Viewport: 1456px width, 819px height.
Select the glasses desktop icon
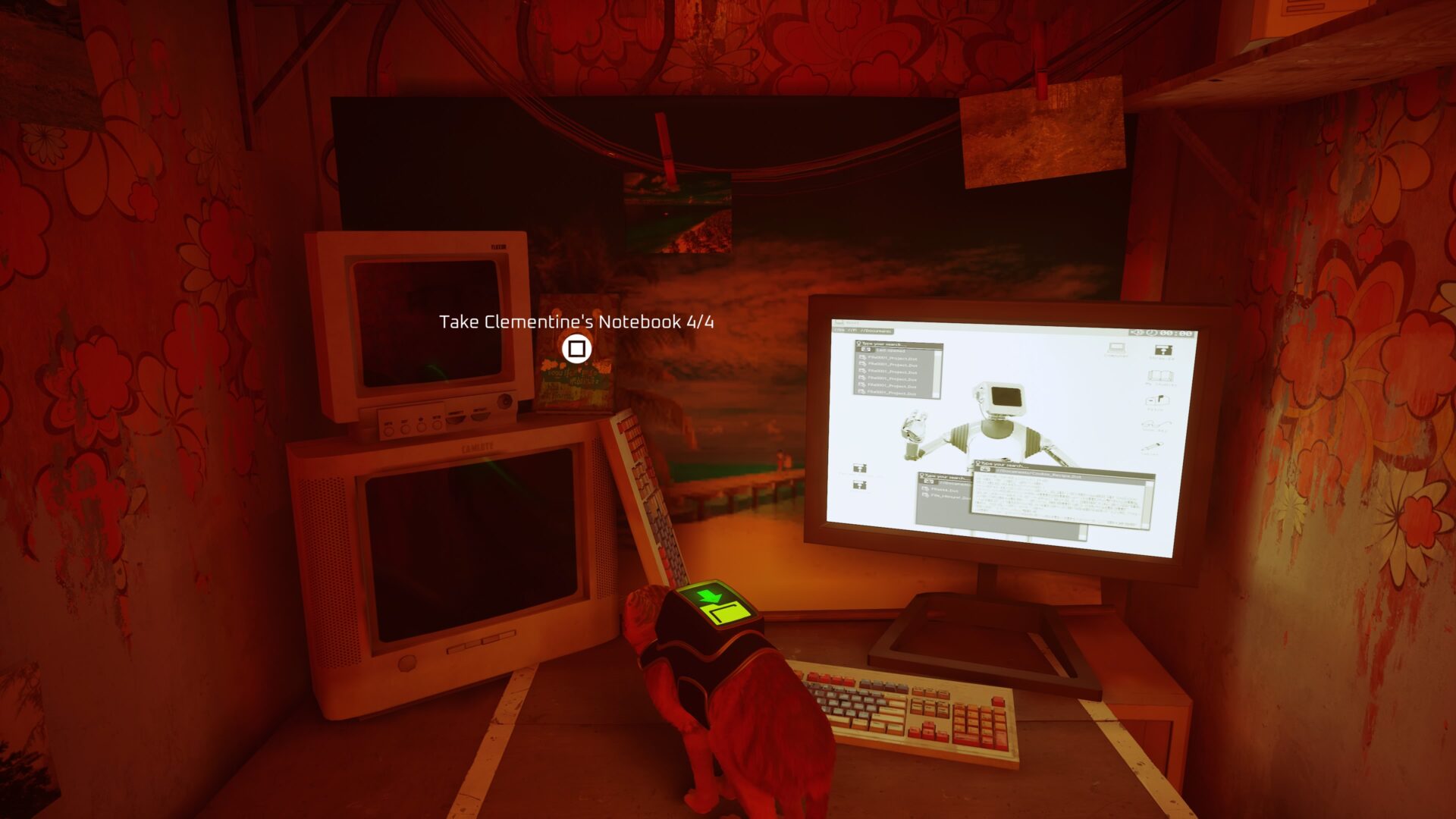pyautogui.click(x=1156, y=425)
